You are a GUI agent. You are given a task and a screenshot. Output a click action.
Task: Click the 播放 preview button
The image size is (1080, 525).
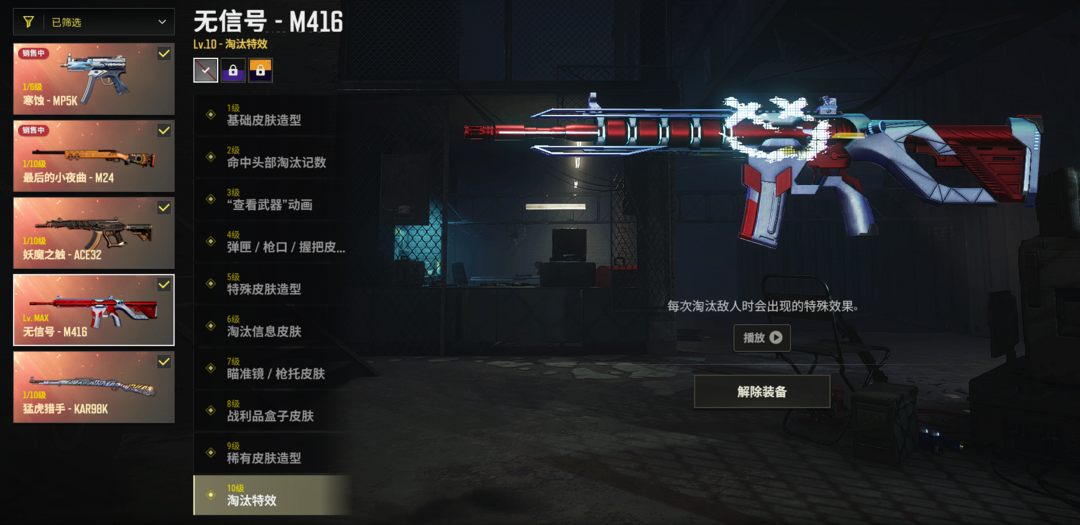point(762,338)
